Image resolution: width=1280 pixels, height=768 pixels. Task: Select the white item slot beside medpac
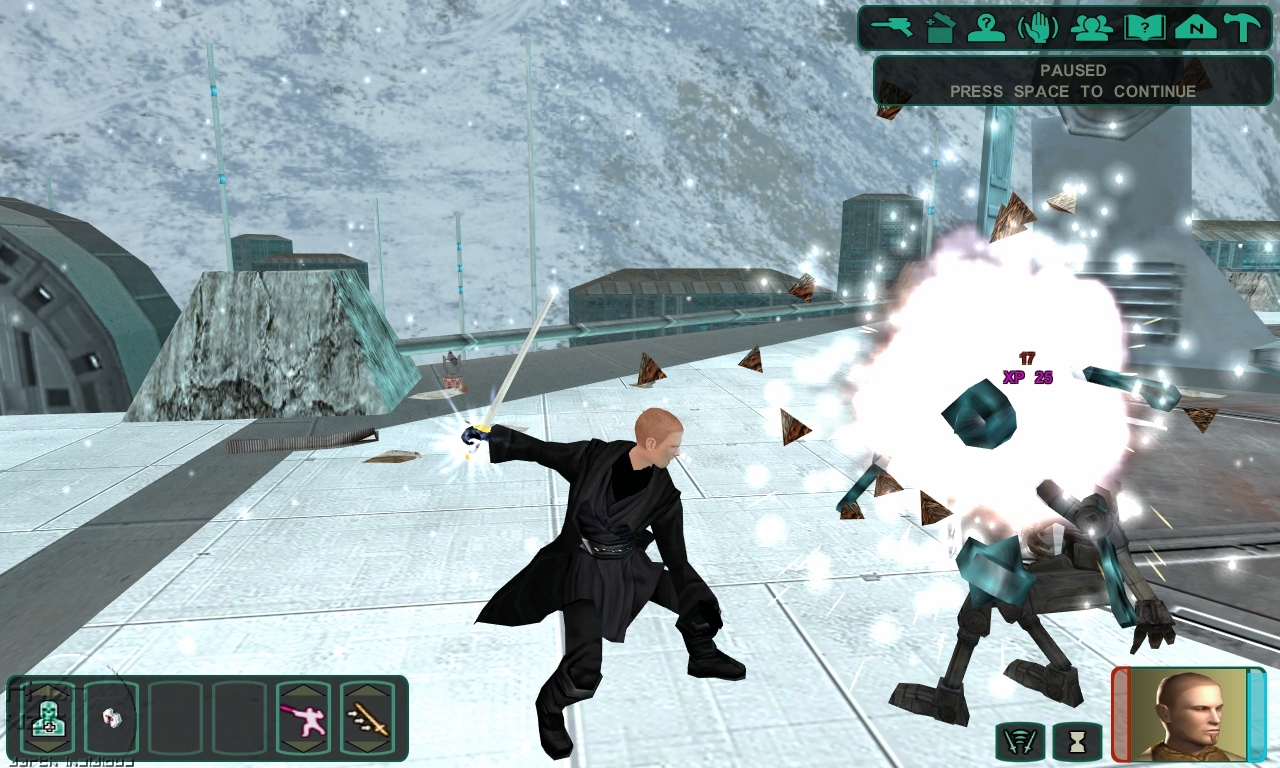[111, 717]
